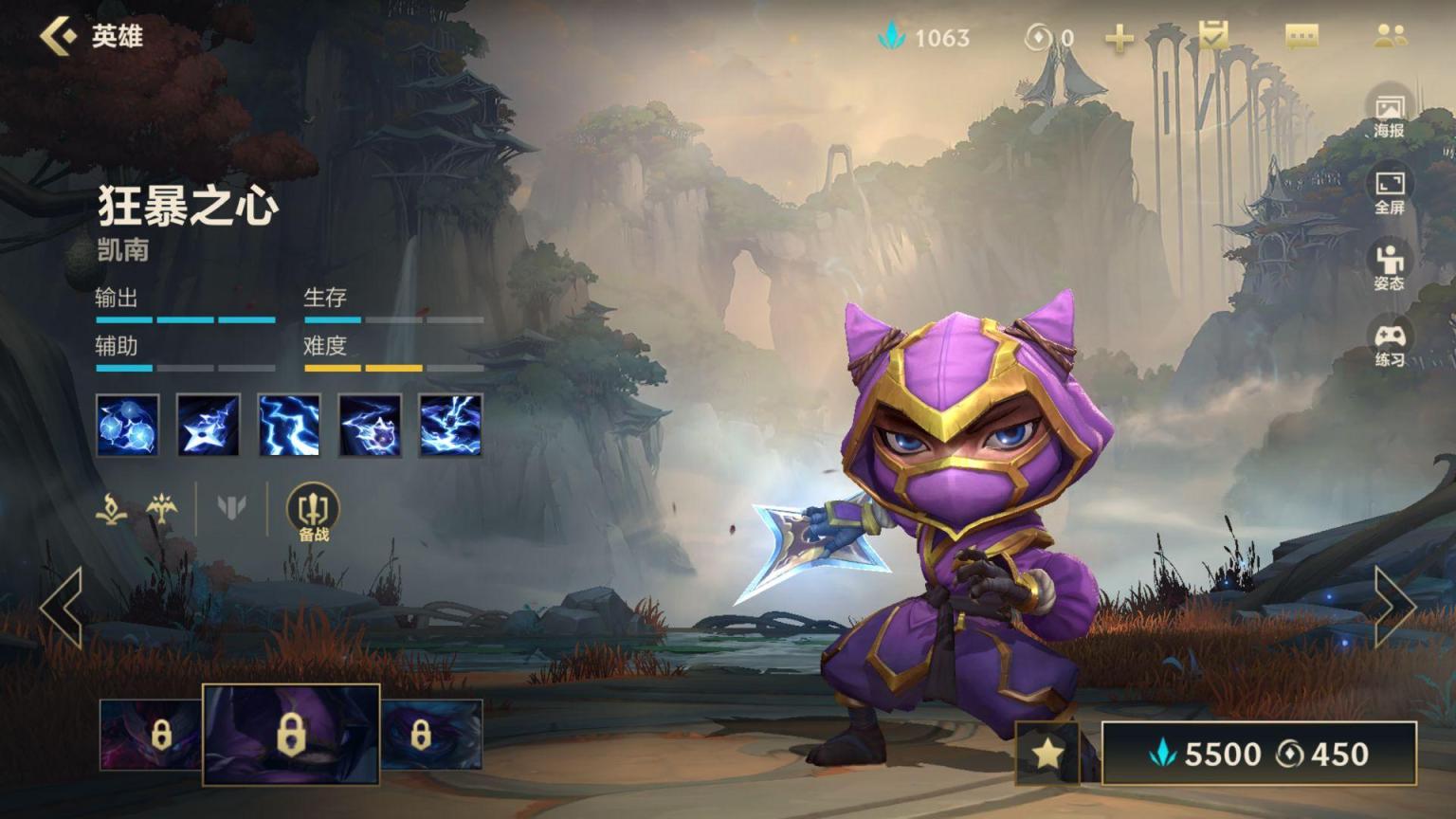Select the three-orb passive ability icon
The width and height of the screenshot is (1456, 819).
coord(128,426)
